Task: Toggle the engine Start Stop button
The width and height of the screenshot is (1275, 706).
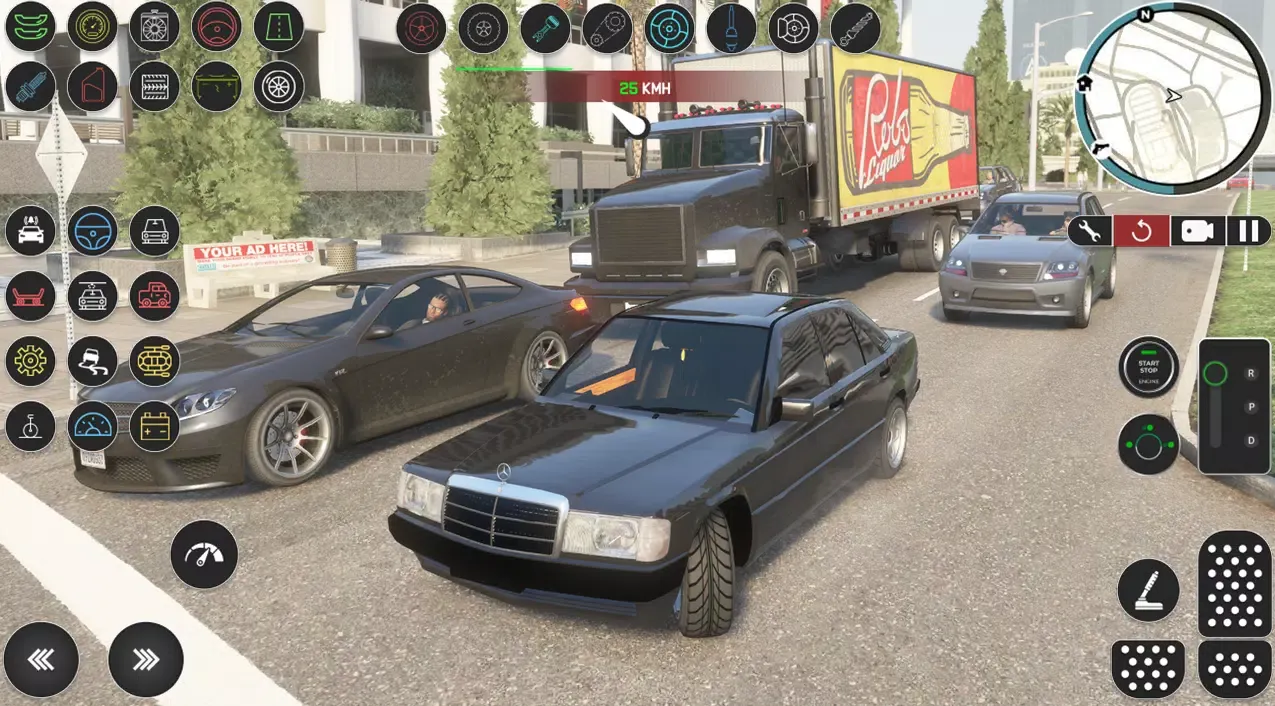Action: 1148,367
